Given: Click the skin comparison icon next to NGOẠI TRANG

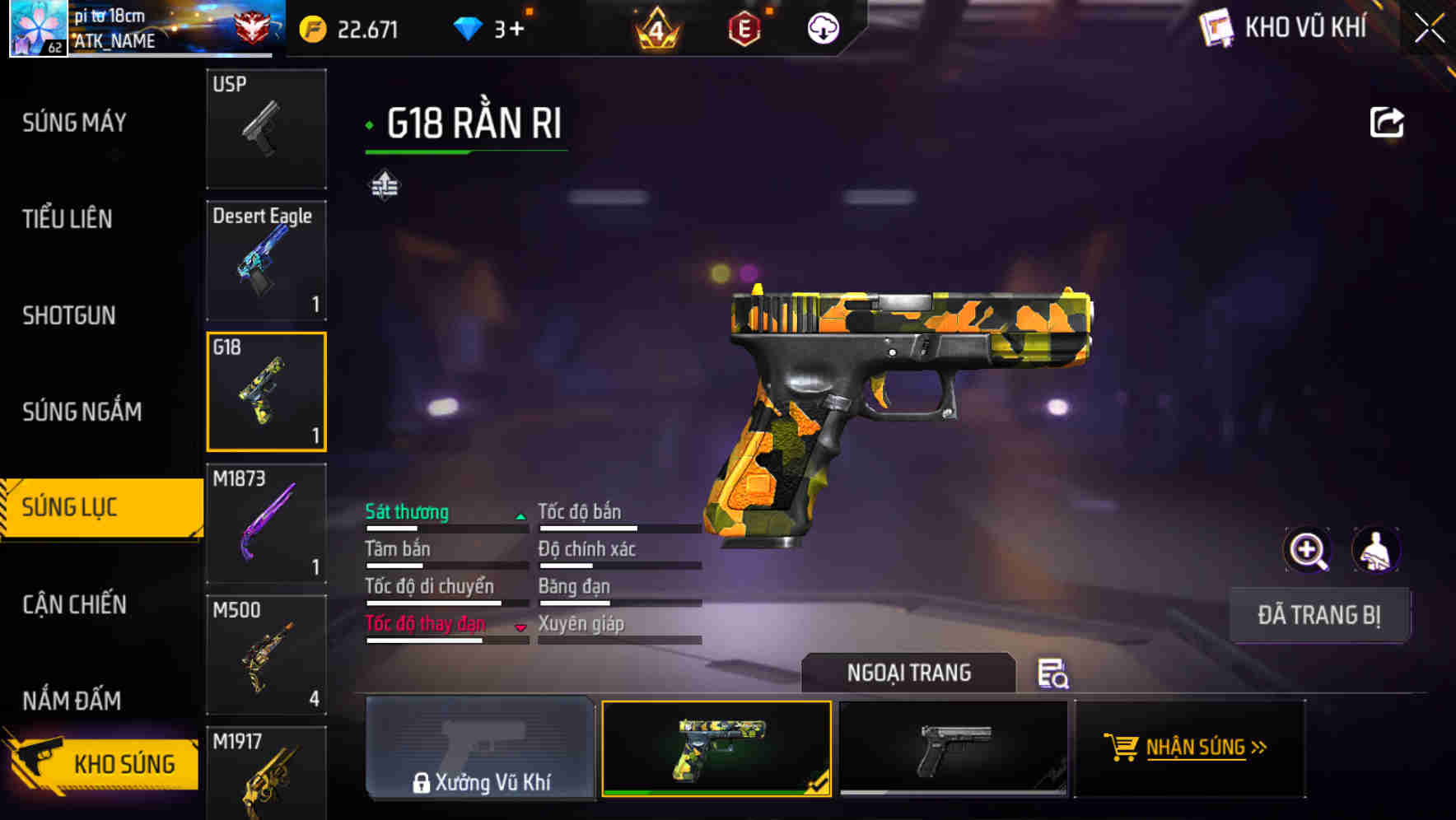Looking at the screenshot, I should (x=1055, y=675).
